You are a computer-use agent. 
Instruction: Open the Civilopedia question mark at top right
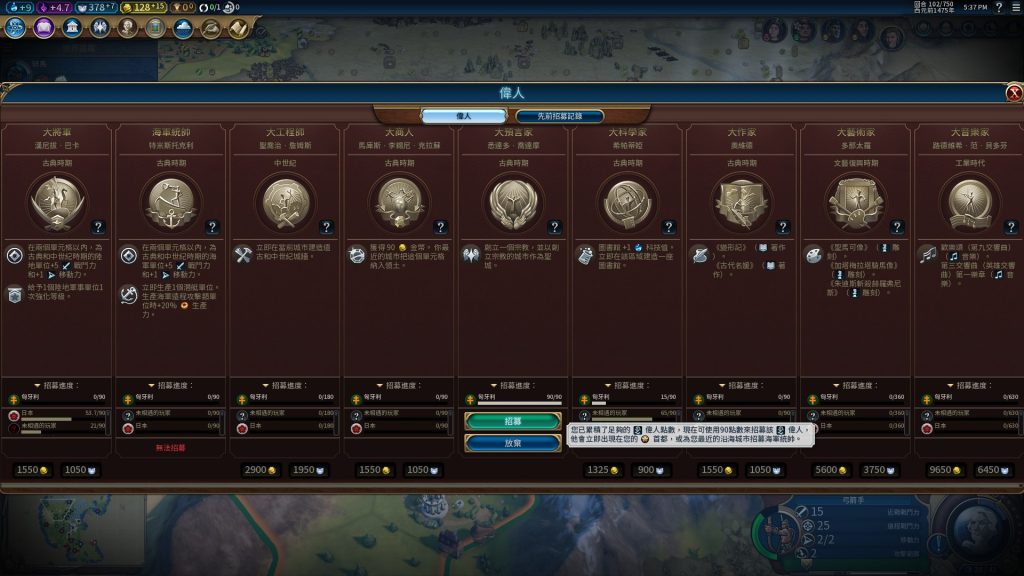[x=997, y=8]
